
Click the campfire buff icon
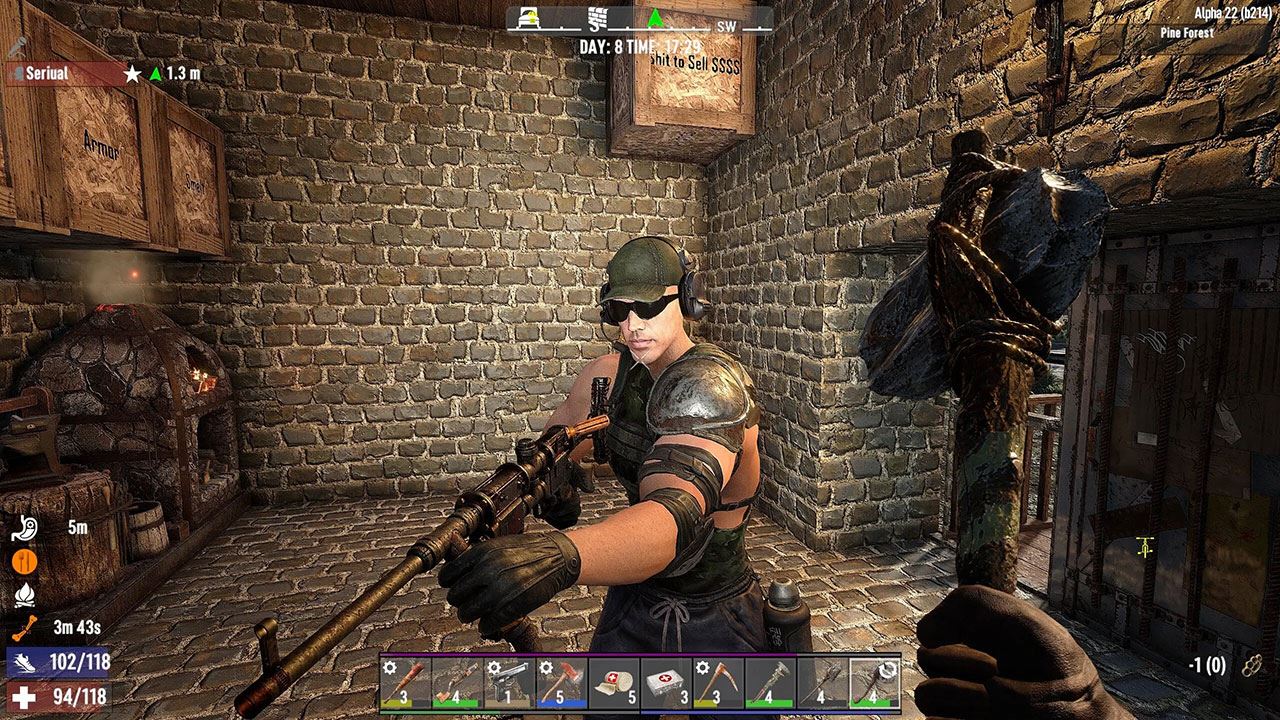pyautogui.click(x=25, y=595)
